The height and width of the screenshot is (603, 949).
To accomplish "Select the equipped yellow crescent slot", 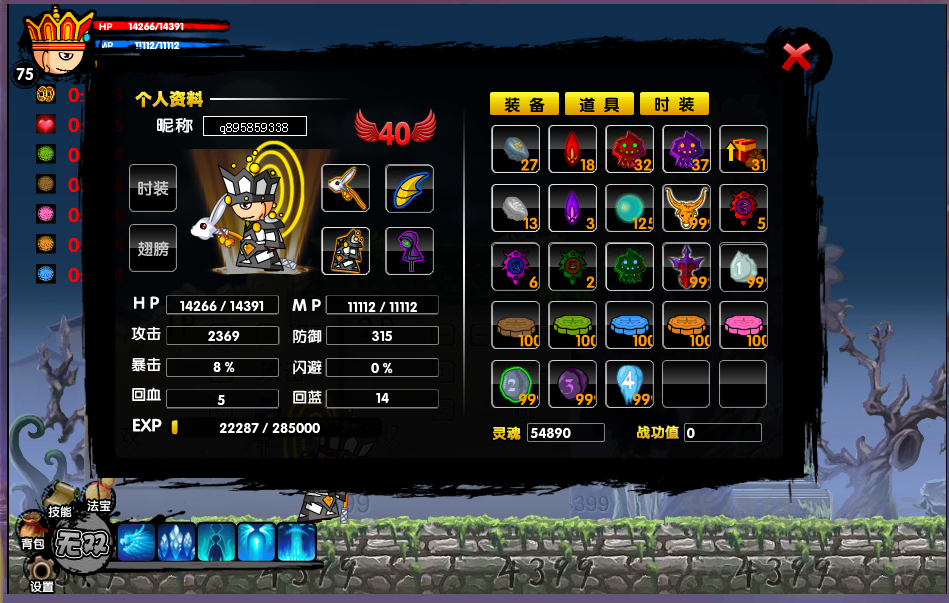I will [409, 188].
